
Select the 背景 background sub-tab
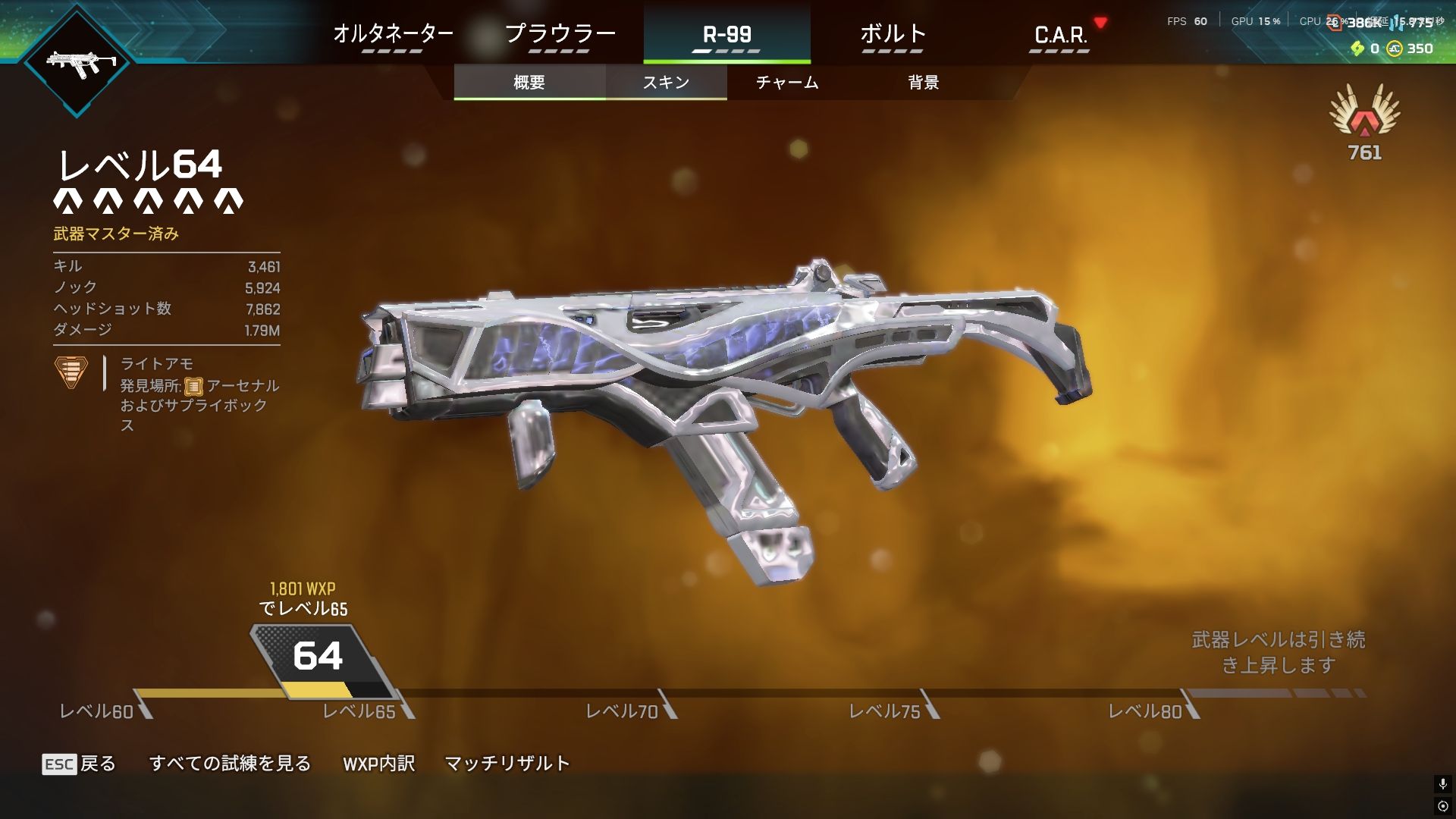[x=924, y=82]
